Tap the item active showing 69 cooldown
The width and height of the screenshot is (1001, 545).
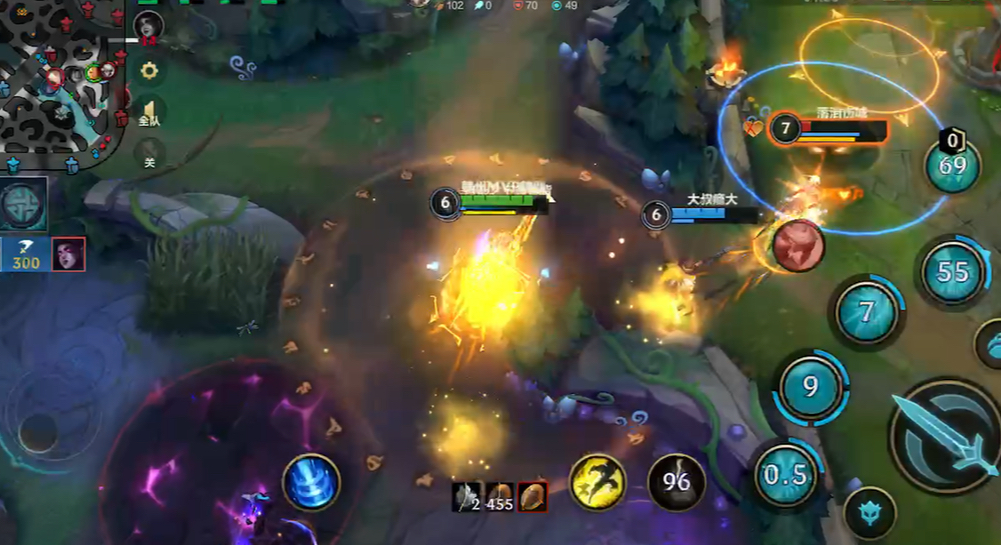(x=952, y=165)
